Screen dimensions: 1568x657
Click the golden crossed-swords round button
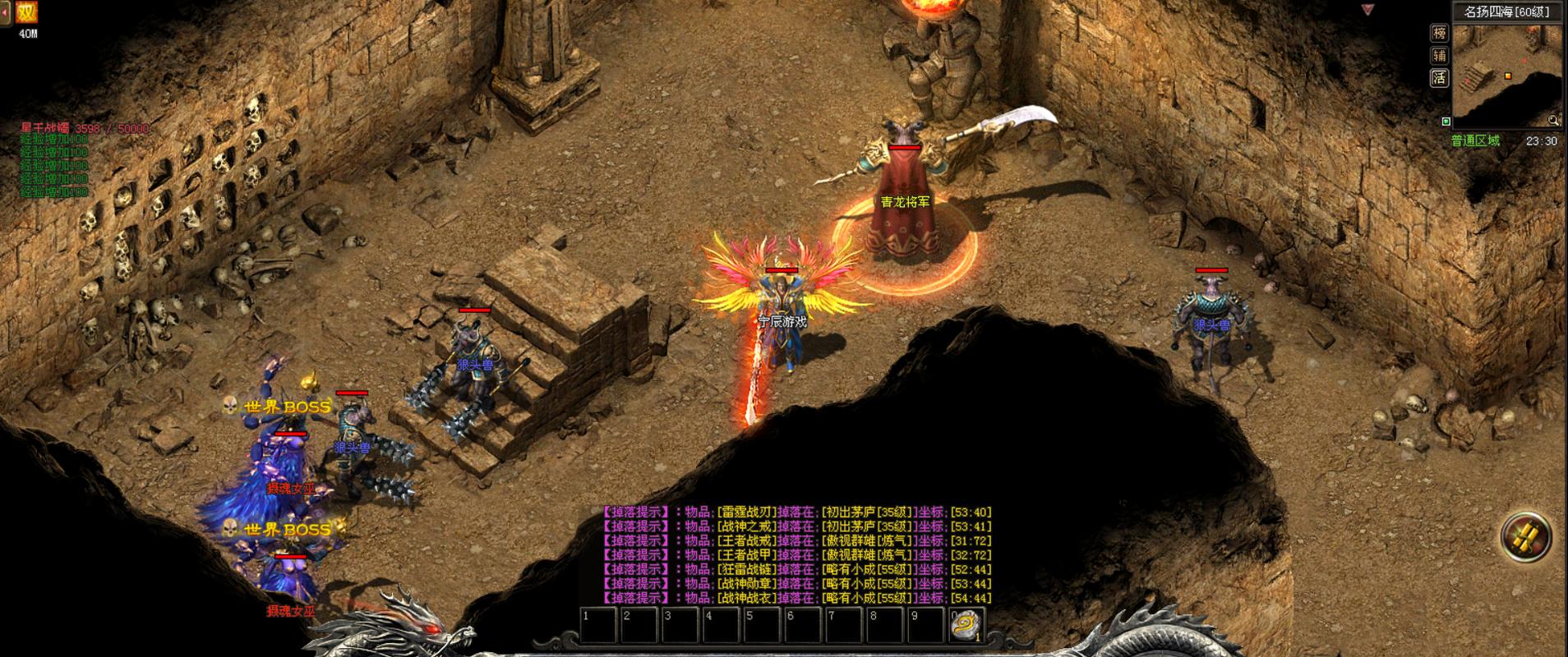coord(1526,537)
